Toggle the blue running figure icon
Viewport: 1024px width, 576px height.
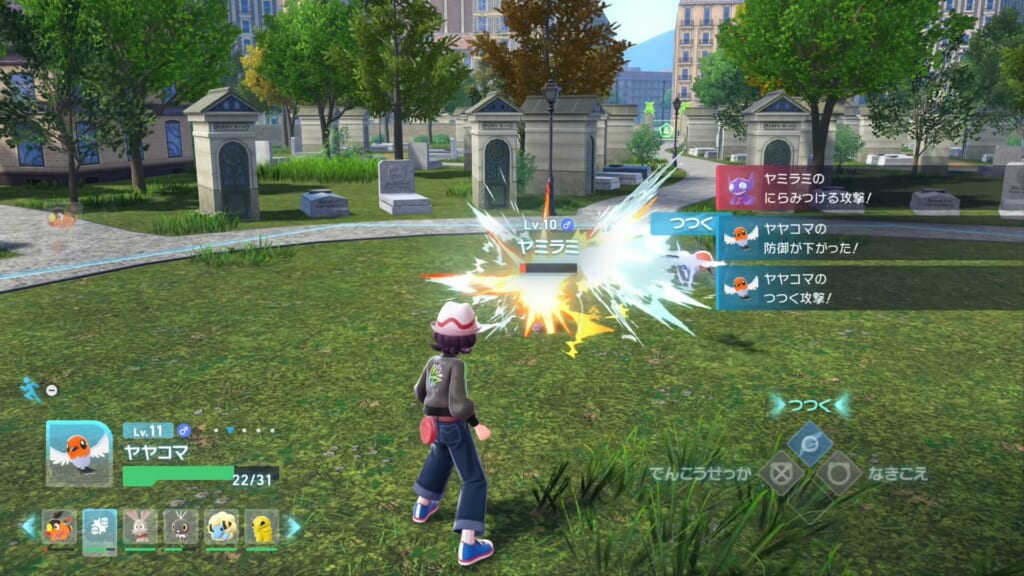coord(31,389)
